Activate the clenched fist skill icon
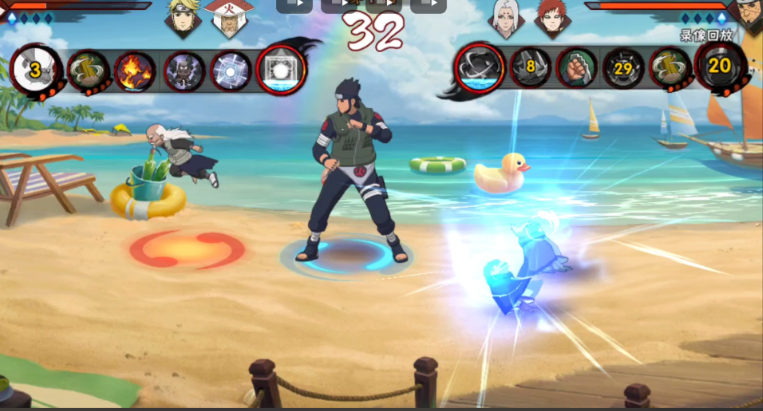The height and width of the screenshot is (411, 763). tap(576, 68)
